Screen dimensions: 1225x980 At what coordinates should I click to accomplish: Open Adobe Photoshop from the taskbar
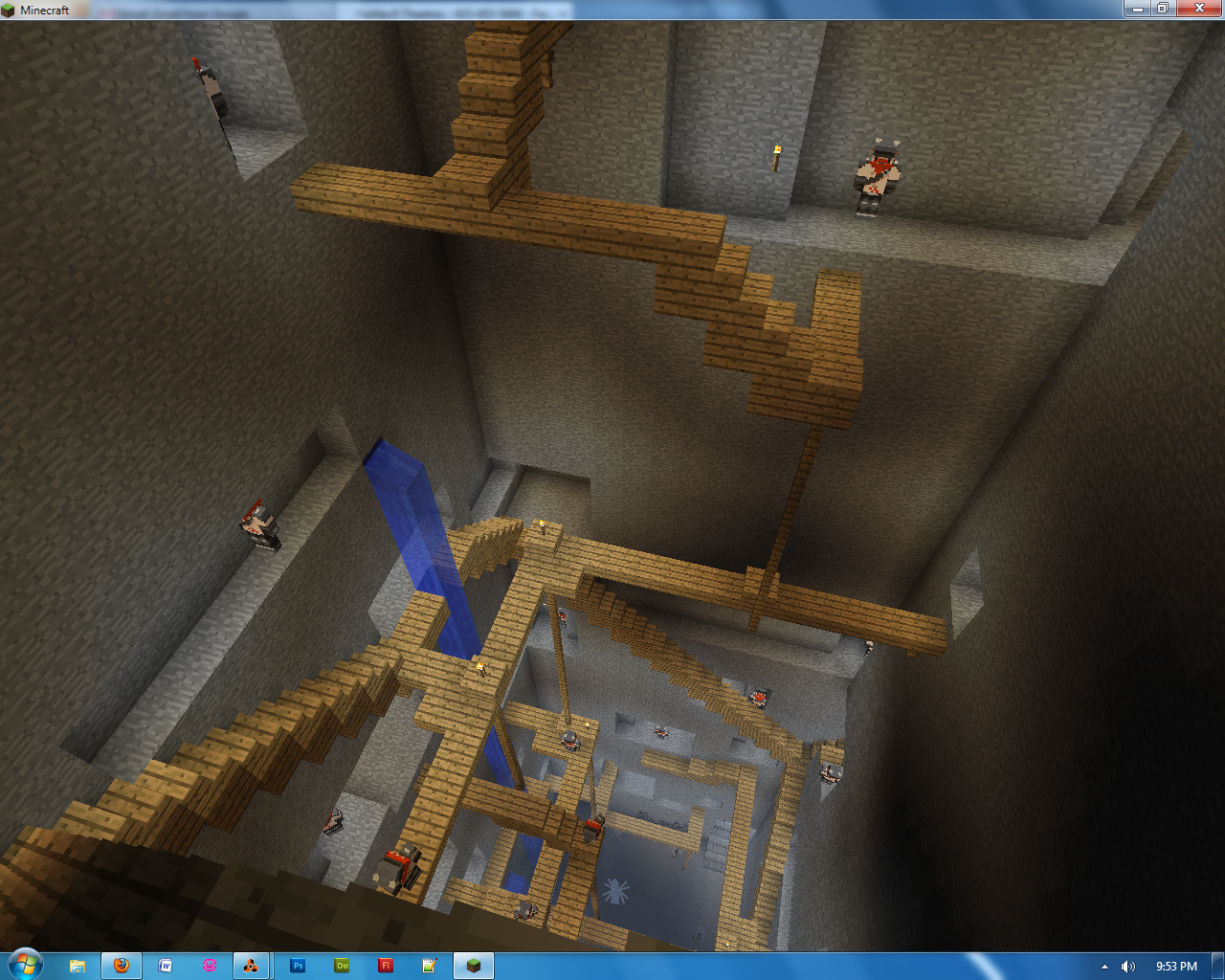tap(298, 966)
